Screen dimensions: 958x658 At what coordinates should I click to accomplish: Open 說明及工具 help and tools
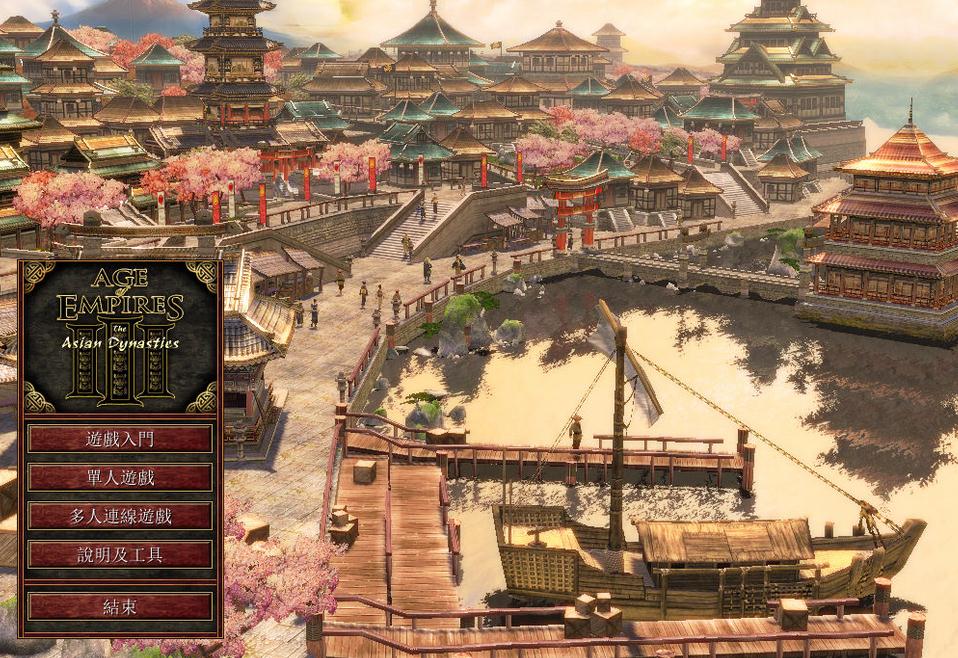coord(120,554)
